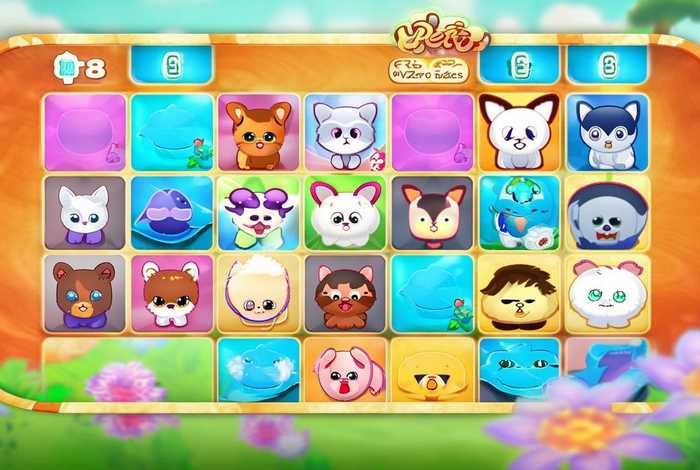Screen dimensions: 700x470
Task: Choose the purple-haired creature tile
Action: (259, 212)
